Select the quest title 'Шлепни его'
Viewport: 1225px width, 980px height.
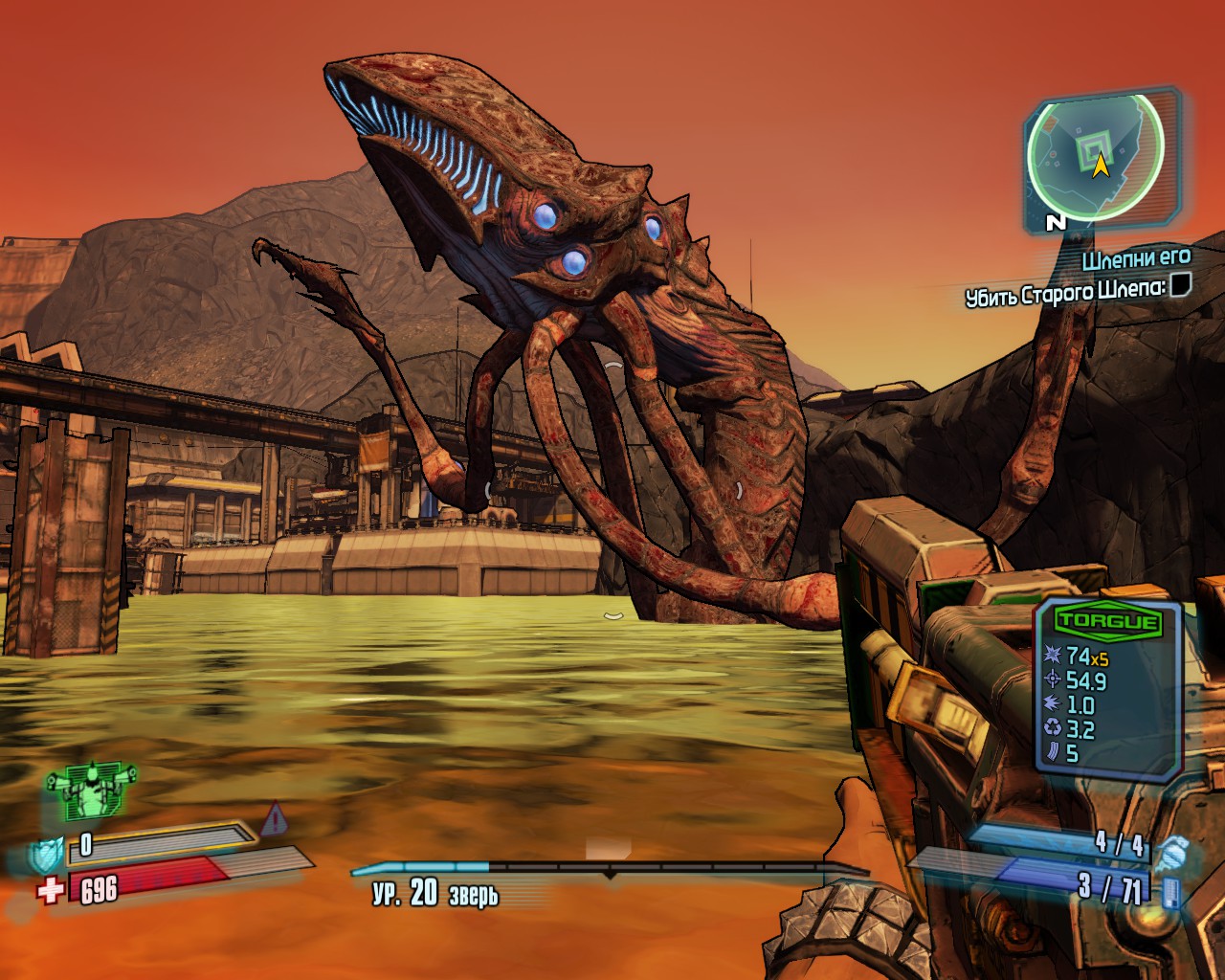pyautogui.click(x=1137, y=258)
